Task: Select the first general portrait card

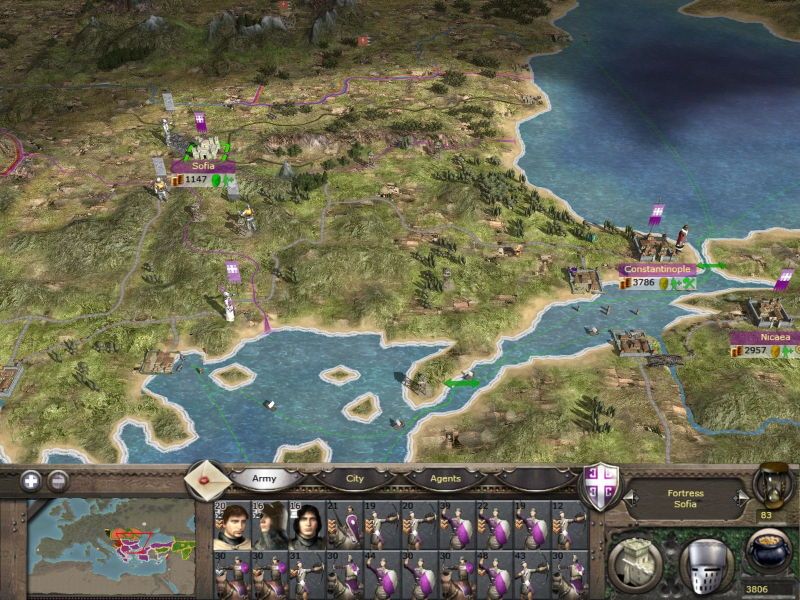Action: point(232,524)
